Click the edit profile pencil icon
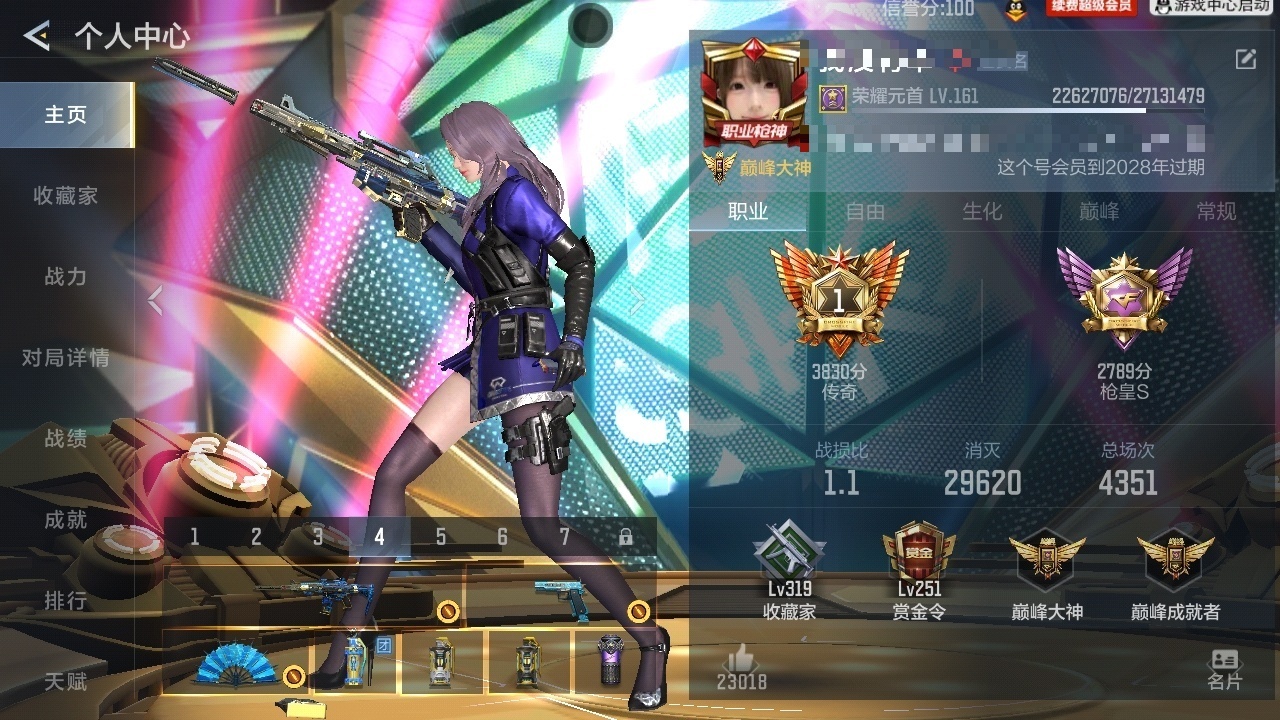Viewport: 1280px width, 720px height. pos(1245,59)
